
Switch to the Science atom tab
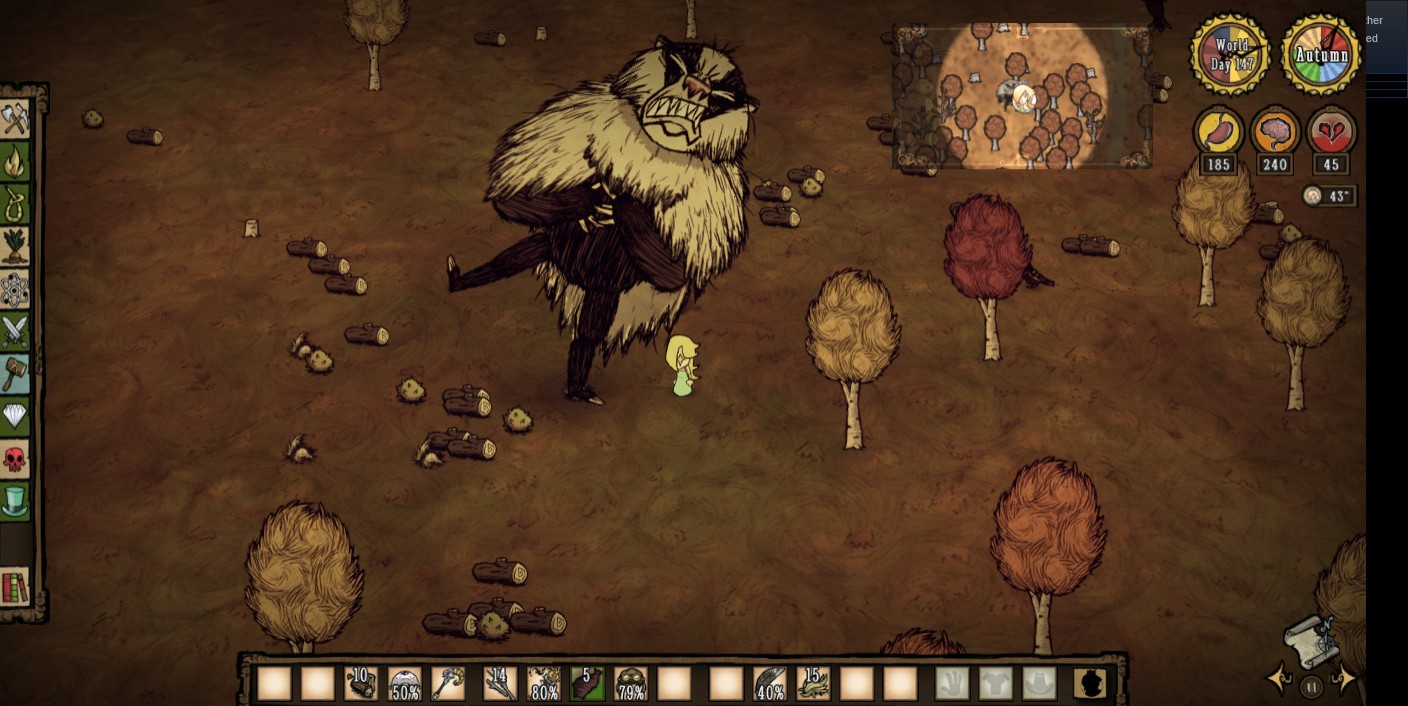[15, 289]
